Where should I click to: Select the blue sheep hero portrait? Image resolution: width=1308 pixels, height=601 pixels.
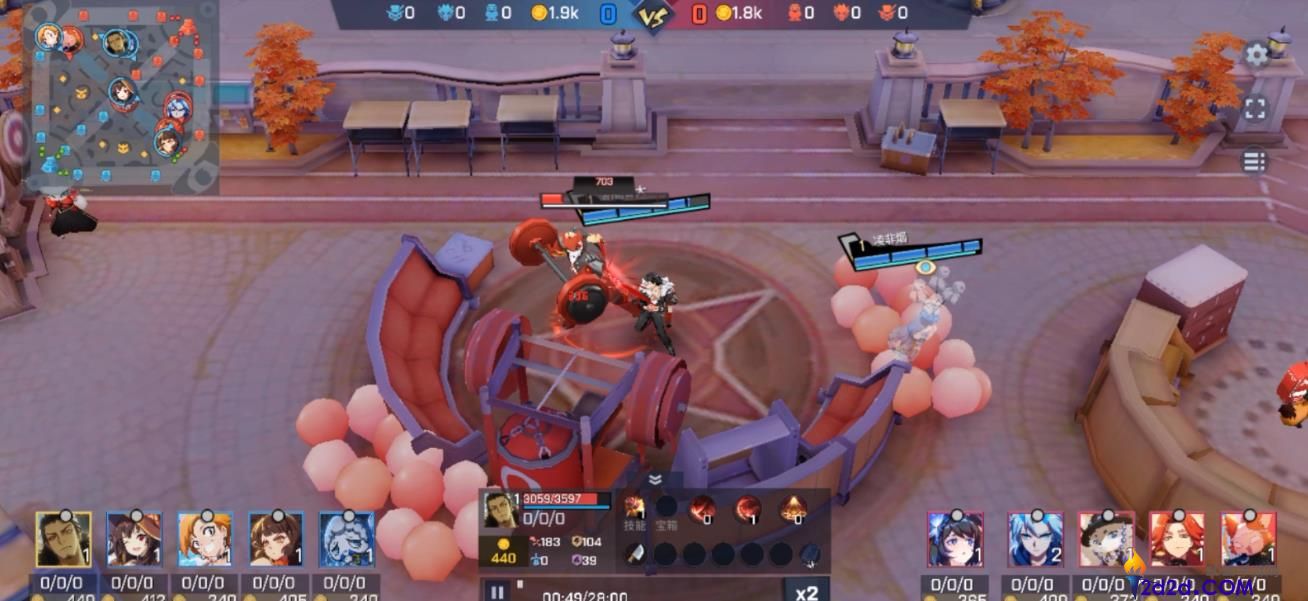click(346, 540)
